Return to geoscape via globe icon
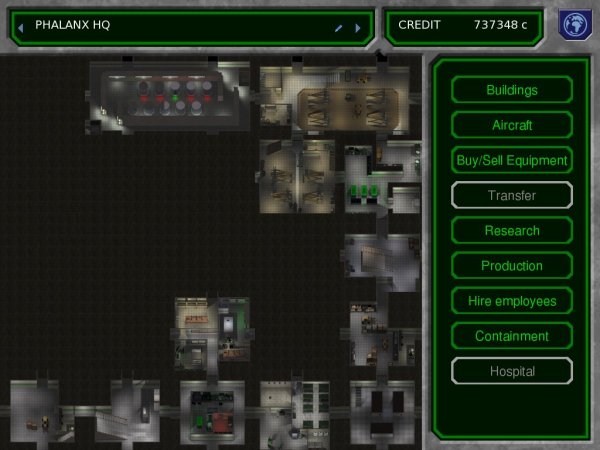 [x=572, y=26]
